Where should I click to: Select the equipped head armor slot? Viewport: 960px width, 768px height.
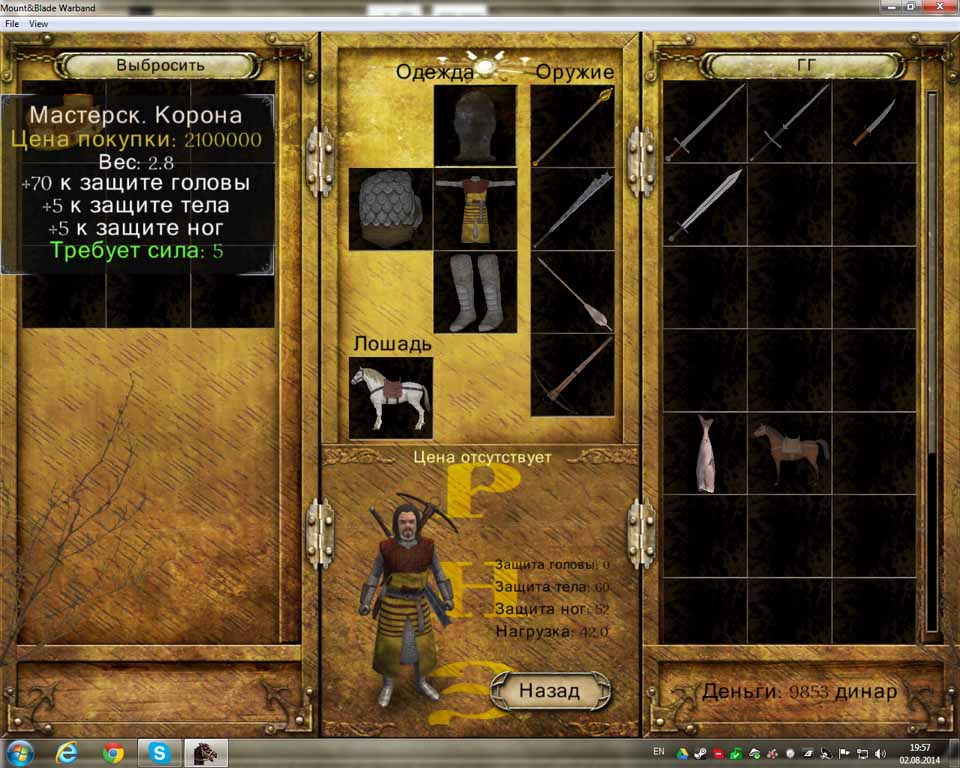(475, 125)
